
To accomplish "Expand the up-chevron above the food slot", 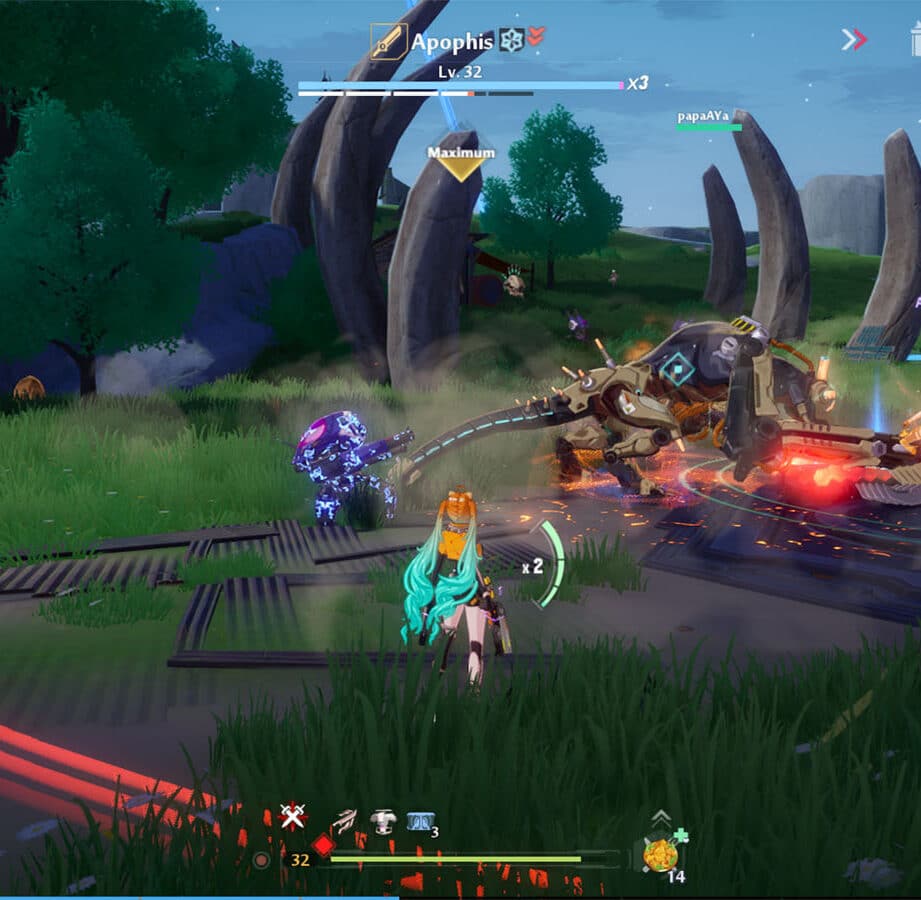I will tap(661, 818).
